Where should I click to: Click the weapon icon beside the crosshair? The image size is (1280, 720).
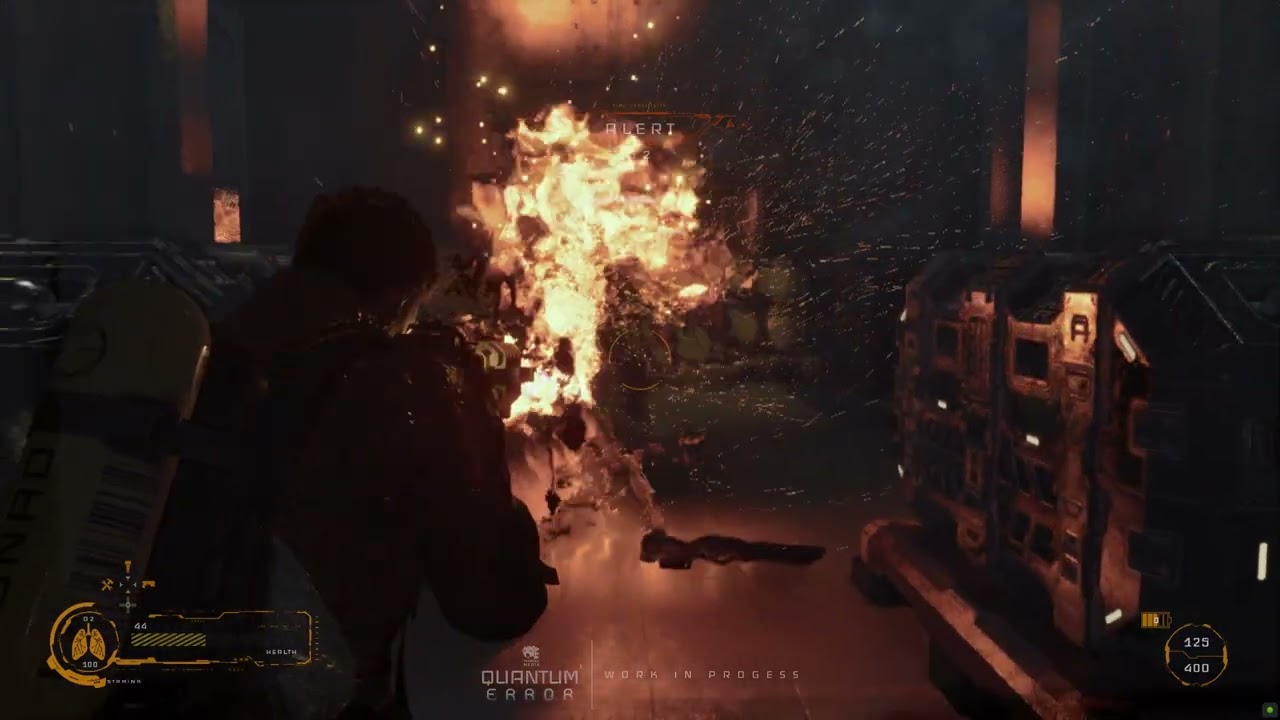pos(149,583)
